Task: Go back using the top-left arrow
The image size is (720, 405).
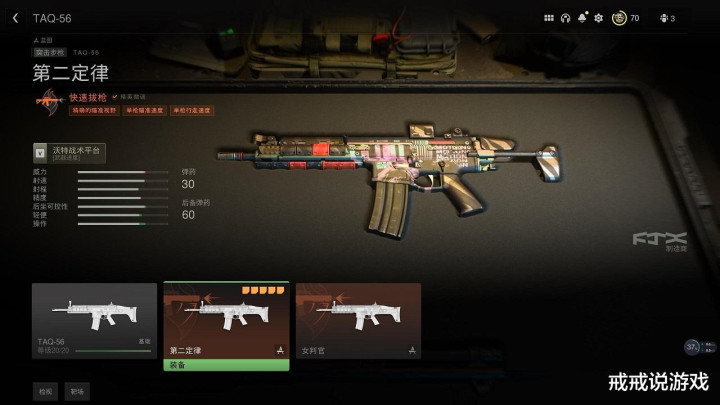Action: tap(15, 18)
